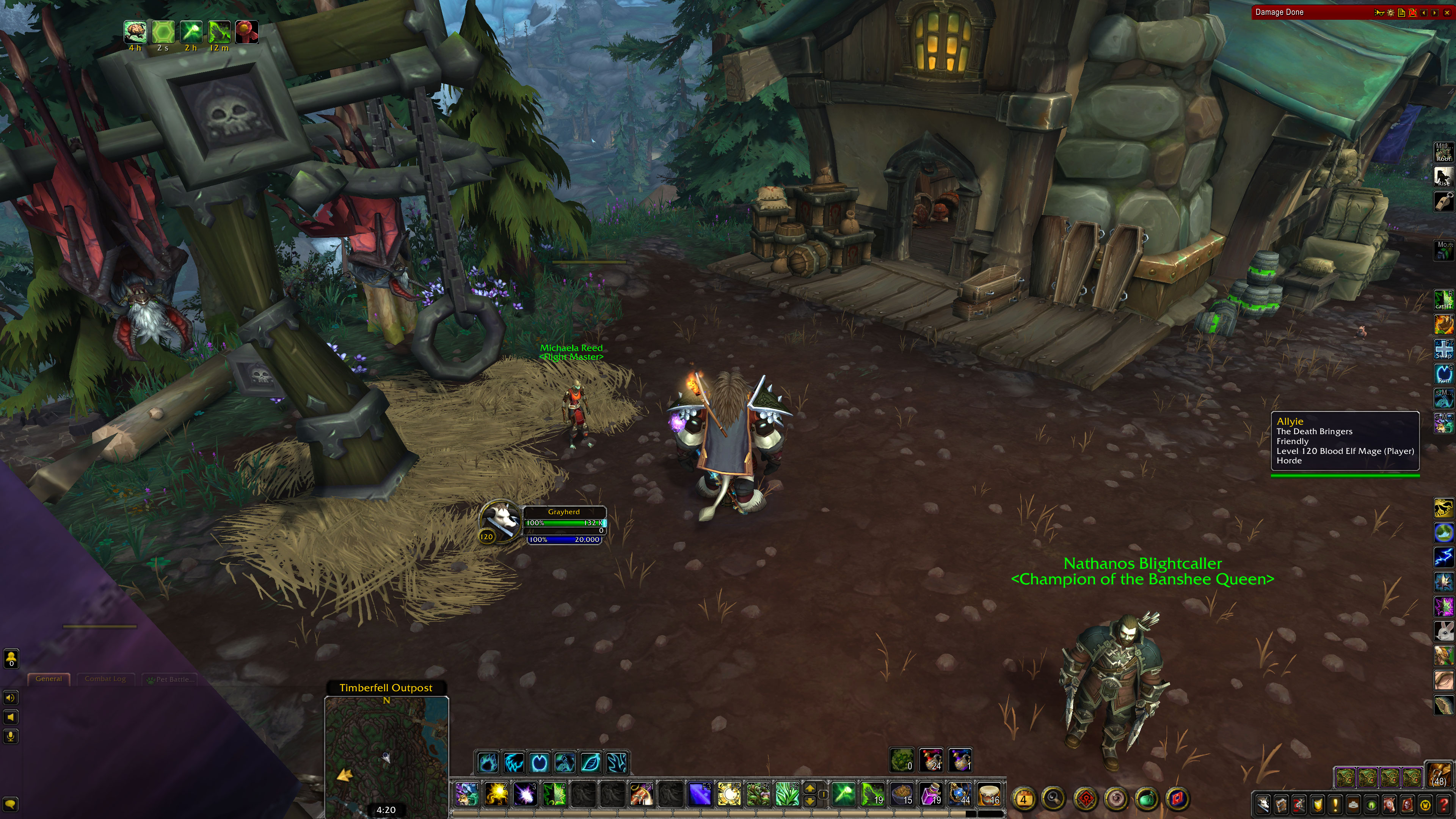Select the General chat tab
The width and height of the screenshot is (1456, 819).
pos(49,679)
